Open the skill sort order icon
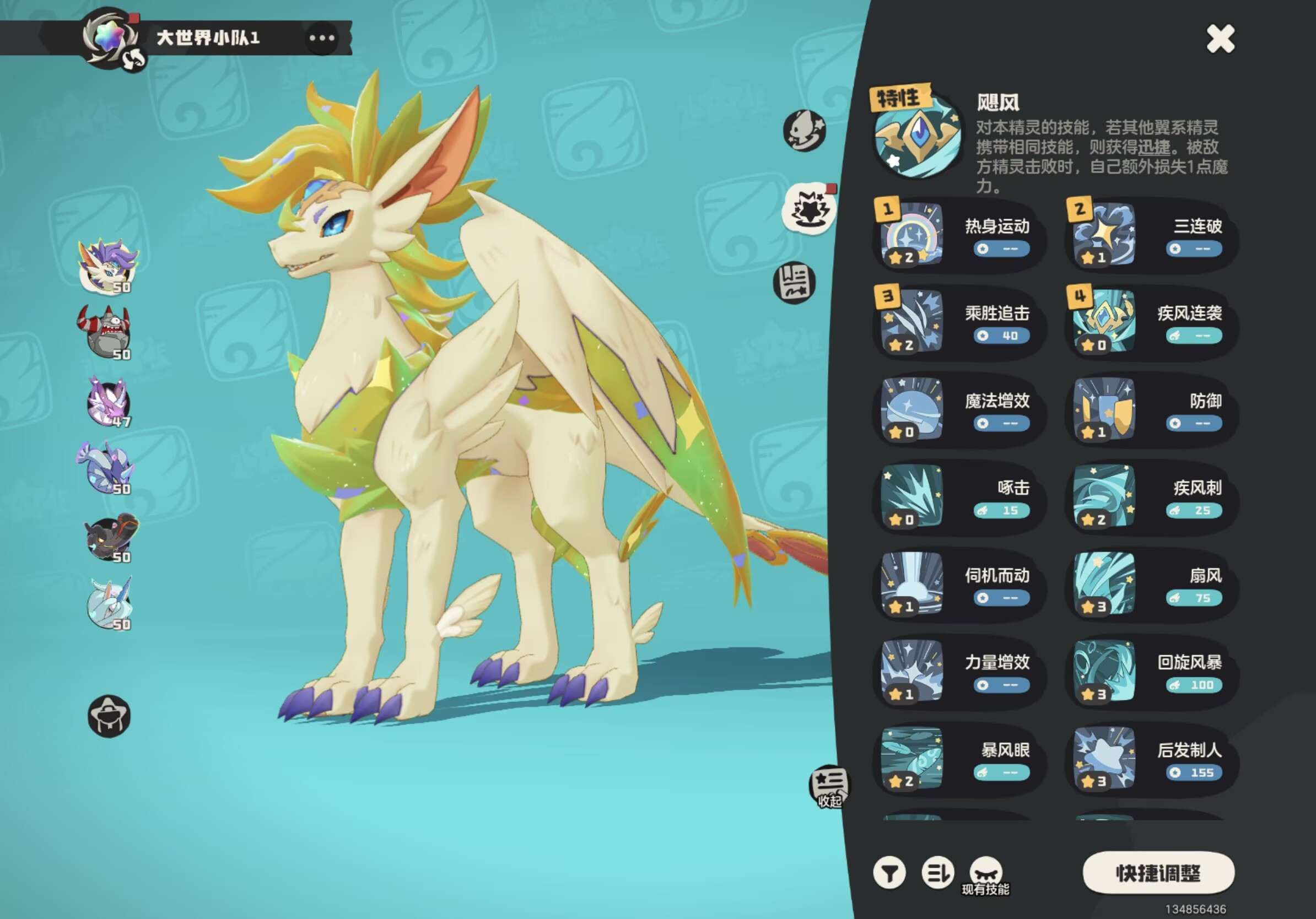 click(x=937, y=873)
